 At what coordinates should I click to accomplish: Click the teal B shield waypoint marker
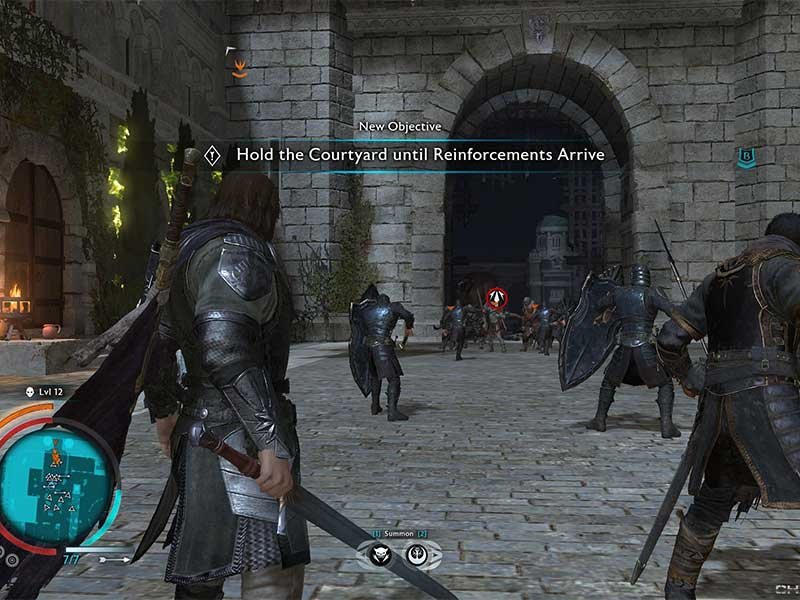coord(744,155)
